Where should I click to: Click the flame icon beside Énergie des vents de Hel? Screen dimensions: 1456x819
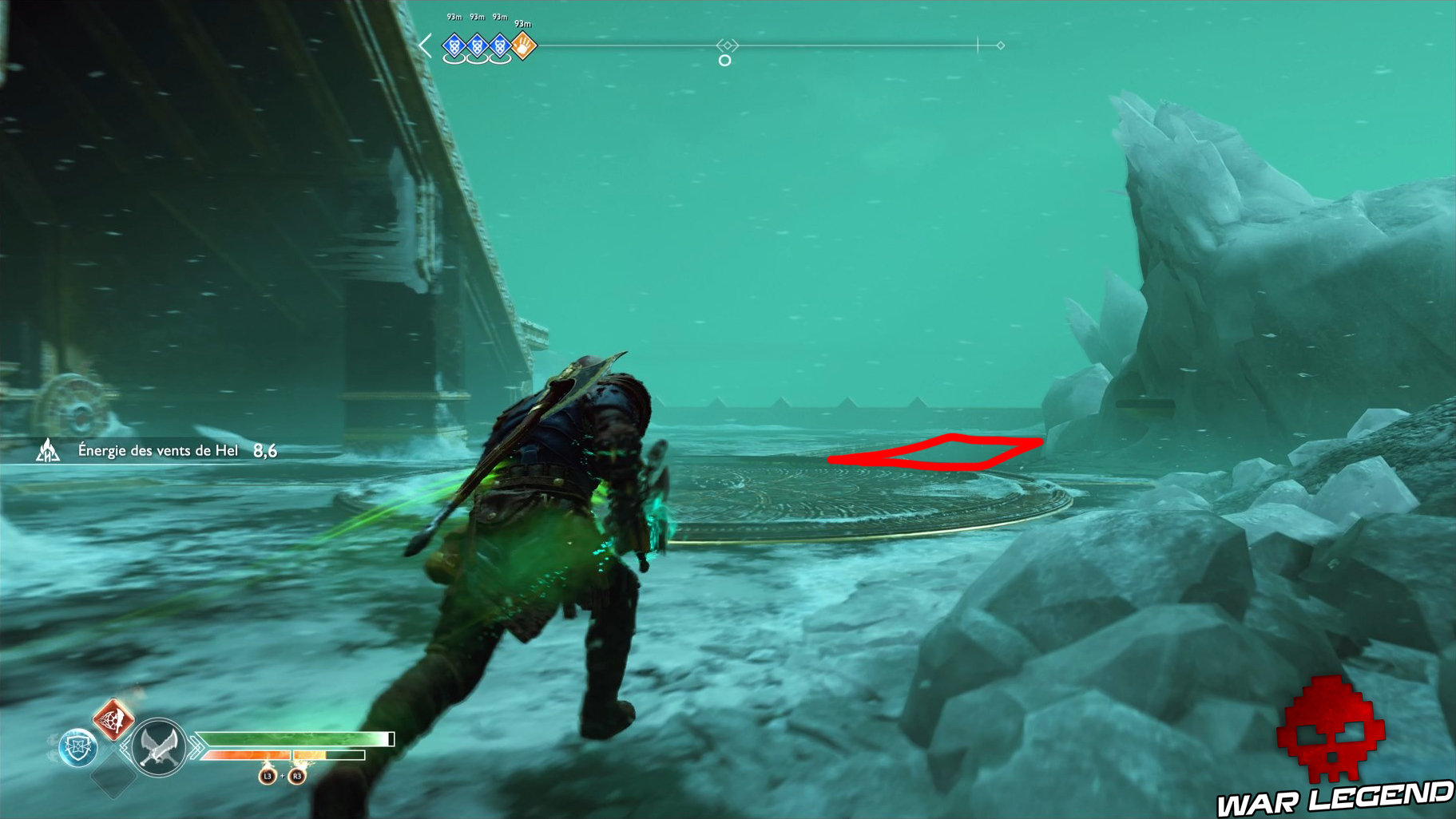coord(48,450)
